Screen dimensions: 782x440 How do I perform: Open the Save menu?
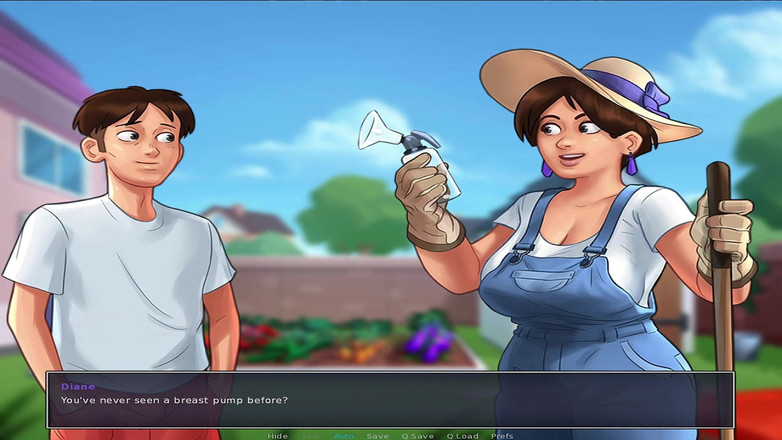[377, 436]
